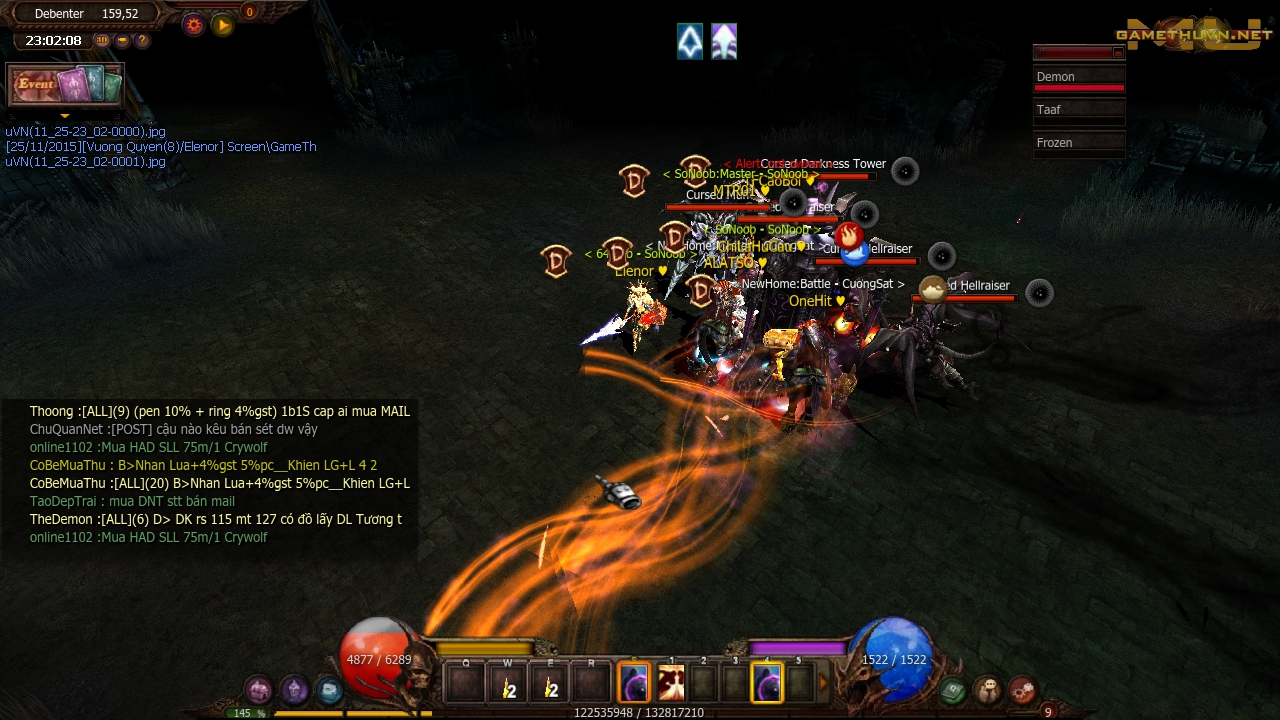Open game options with the gear icon
Viewport: 1280px width, 720px height.
pos(192,24)
